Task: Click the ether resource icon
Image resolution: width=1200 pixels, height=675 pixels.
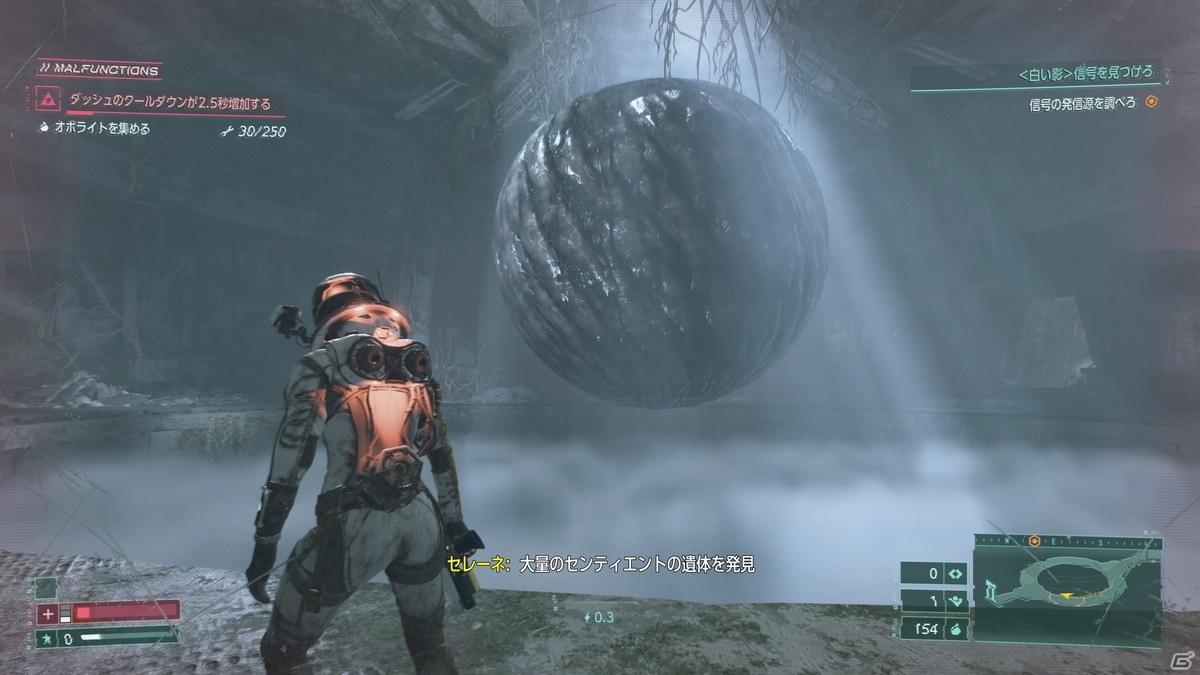Action: point(955,602)
